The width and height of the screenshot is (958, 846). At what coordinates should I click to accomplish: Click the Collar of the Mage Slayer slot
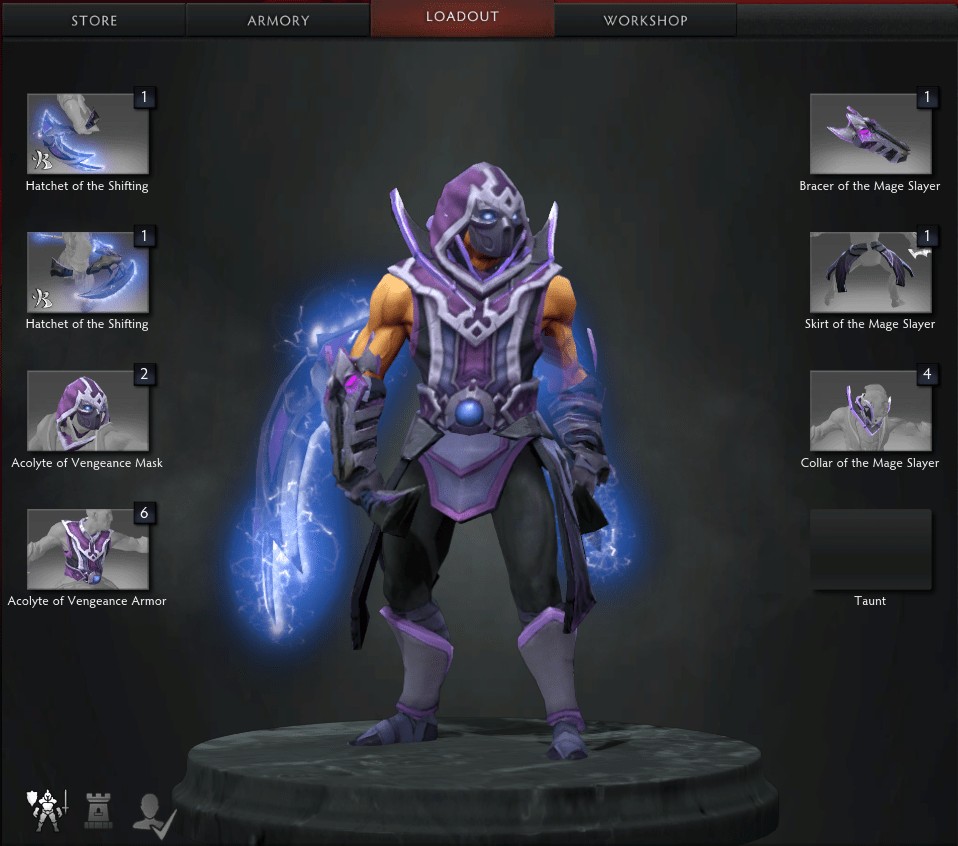pyautogui.click(x=870, y=411)
